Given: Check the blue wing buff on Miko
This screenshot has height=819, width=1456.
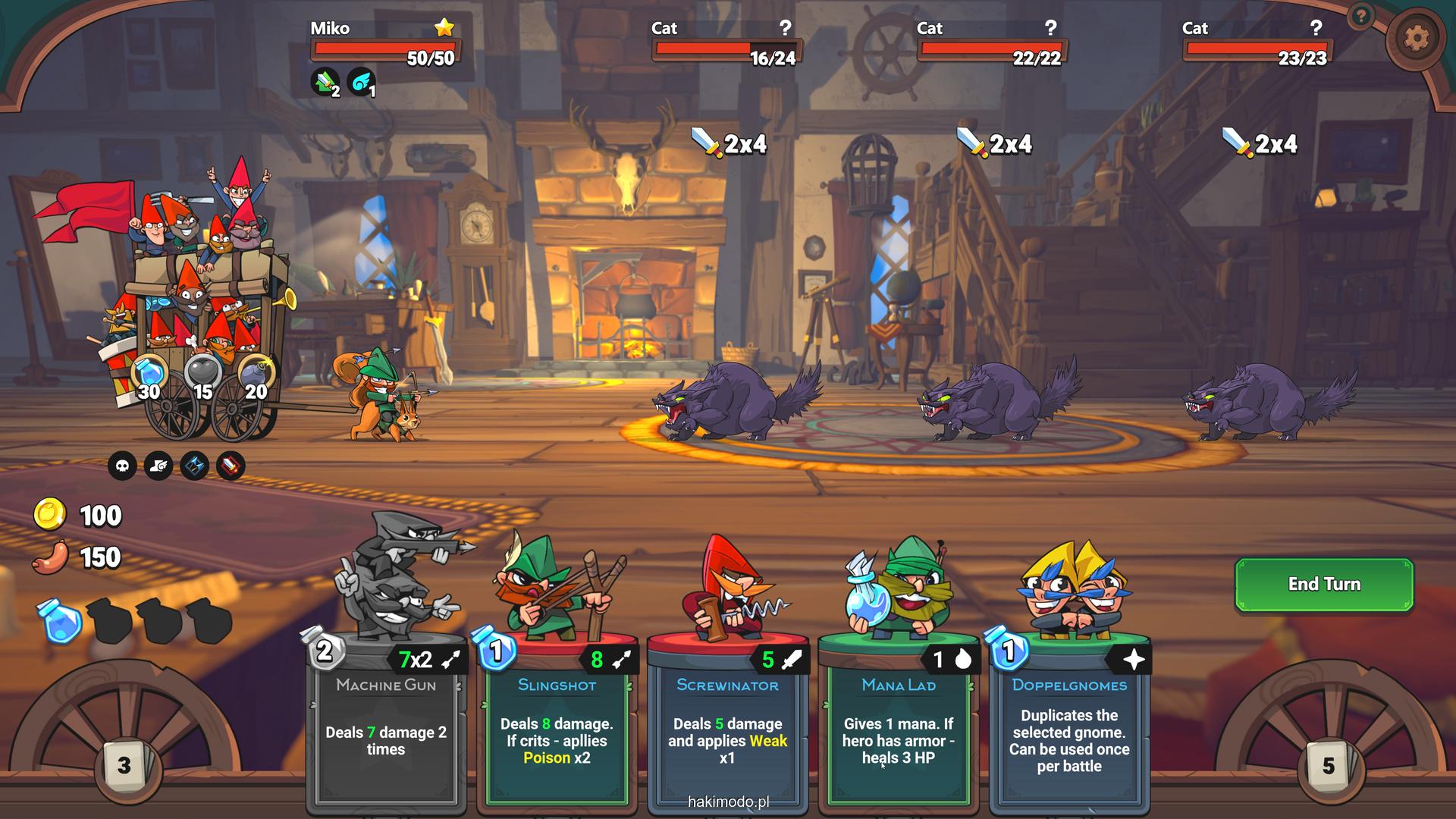Looking at the screenshot, I should (361, 82).
